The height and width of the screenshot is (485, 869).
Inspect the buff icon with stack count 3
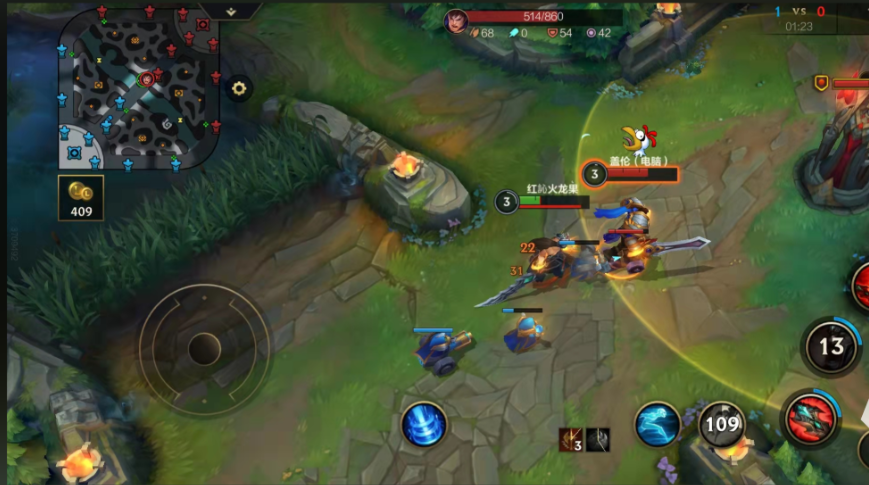(x=571, y=439)
